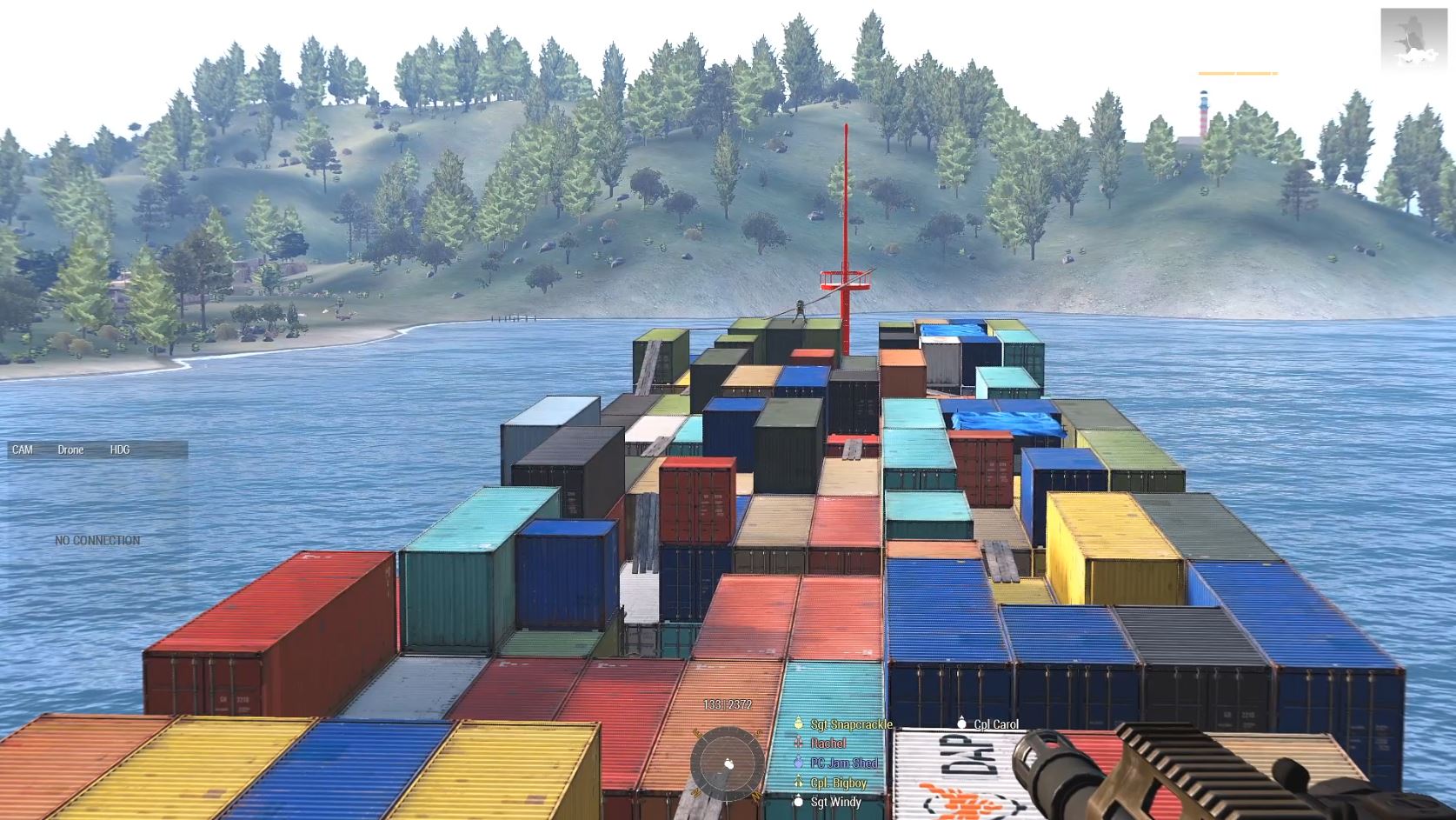Open the circular compass radar
The image size is (1456, 820).
click(728, 764)
